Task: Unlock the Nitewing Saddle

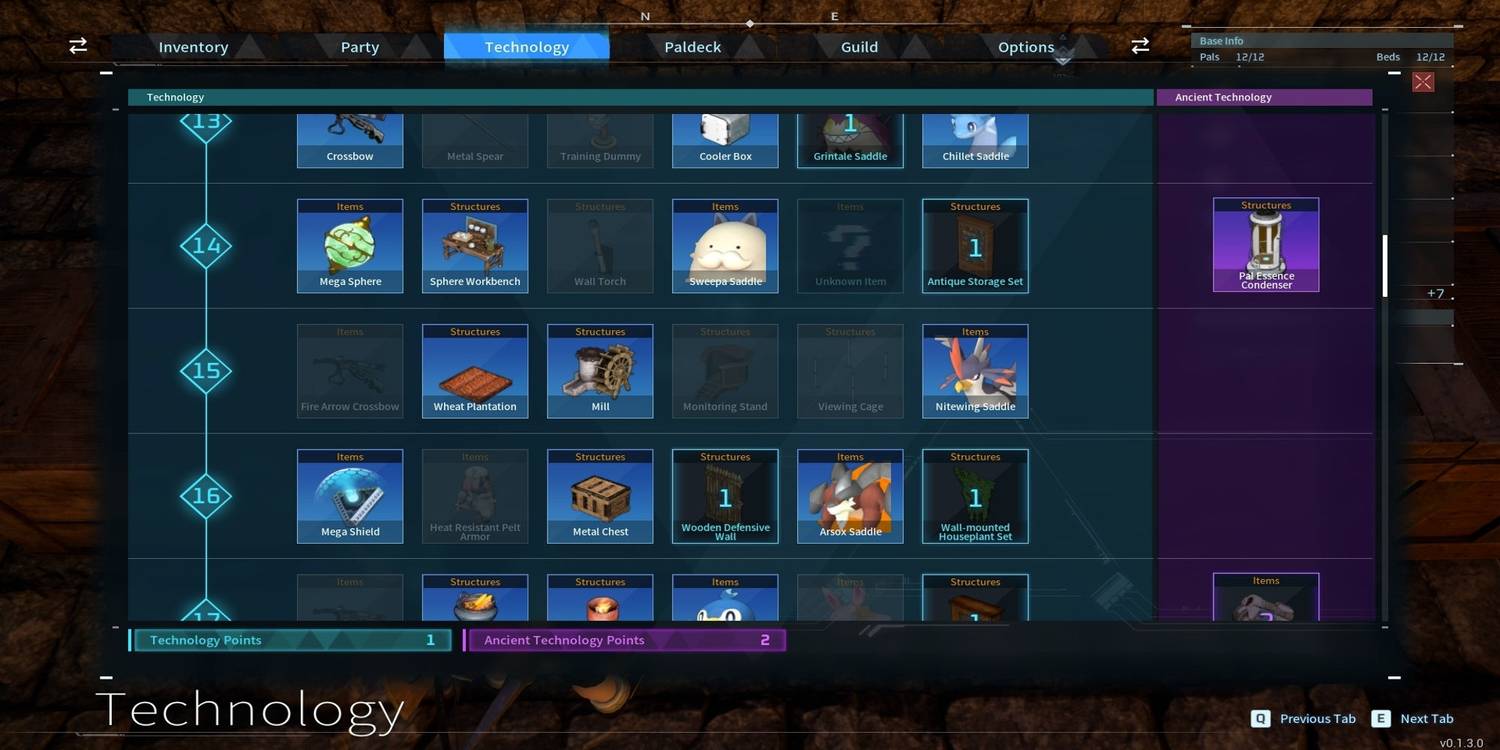Action: coord(975,370)
